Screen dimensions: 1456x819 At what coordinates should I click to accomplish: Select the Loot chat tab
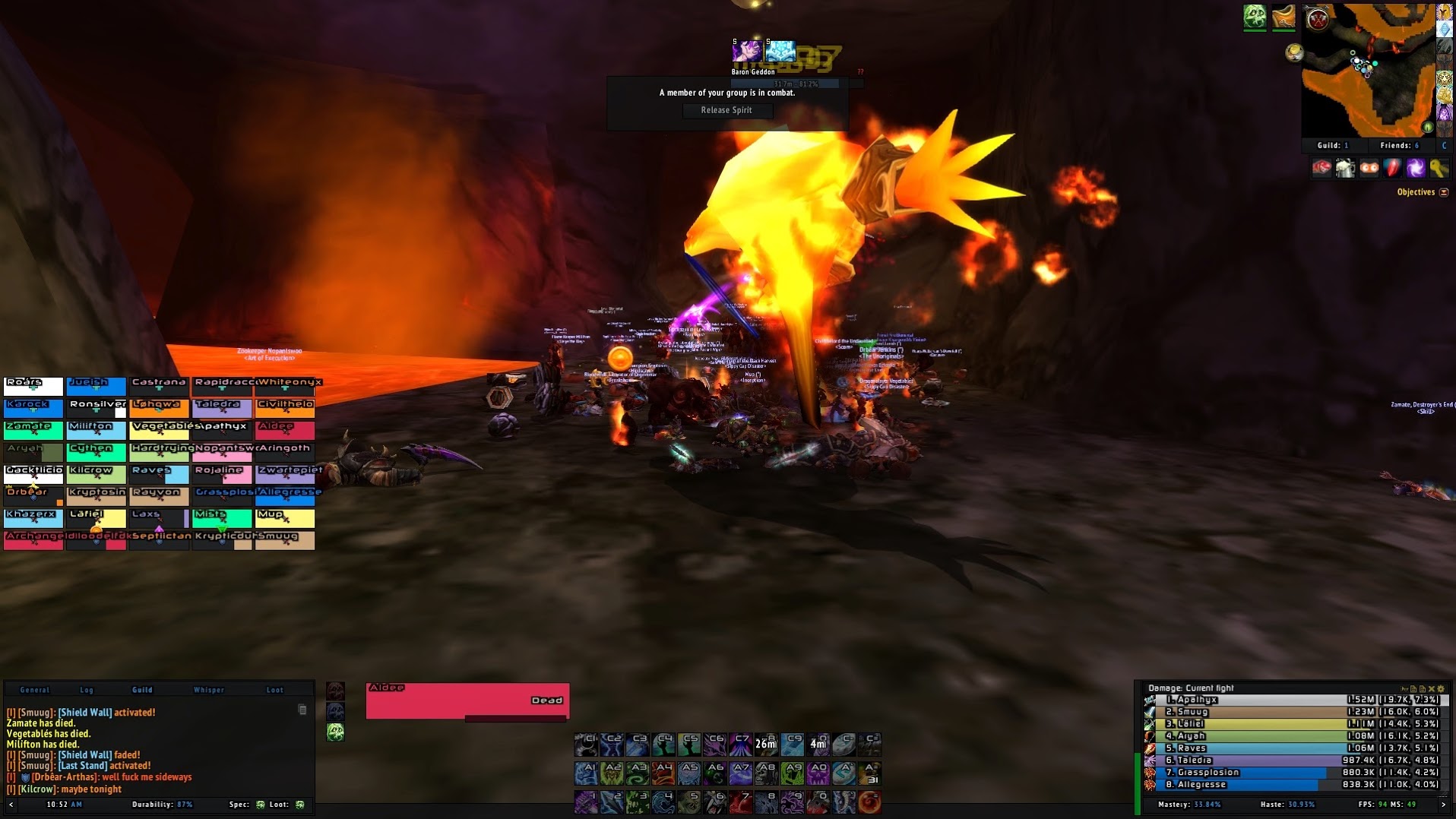[x=274, y=690]
